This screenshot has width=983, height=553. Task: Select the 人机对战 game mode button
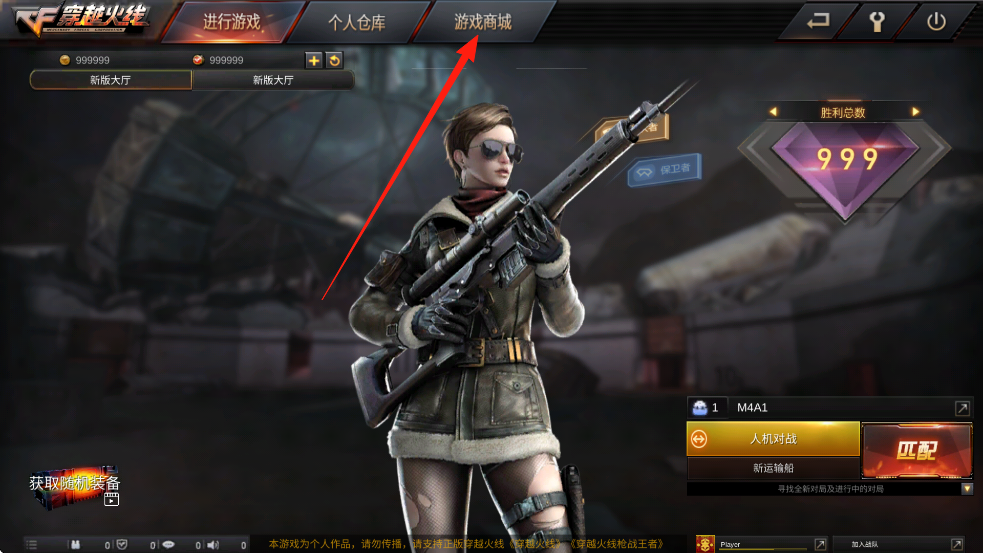[773, 439]
